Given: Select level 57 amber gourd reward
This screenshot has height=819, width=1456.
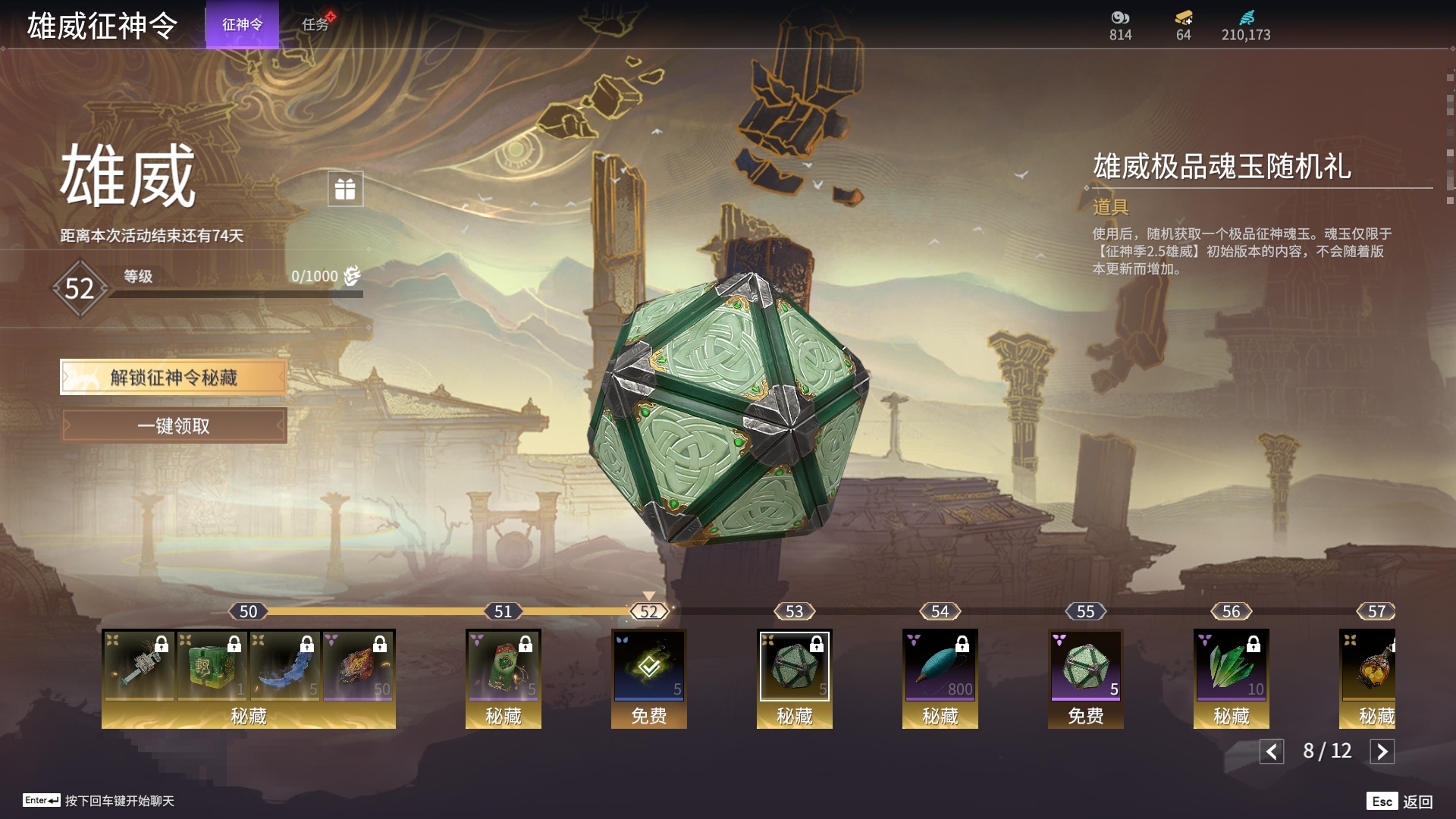Looking at the screenshot, I should [1369, 667].
